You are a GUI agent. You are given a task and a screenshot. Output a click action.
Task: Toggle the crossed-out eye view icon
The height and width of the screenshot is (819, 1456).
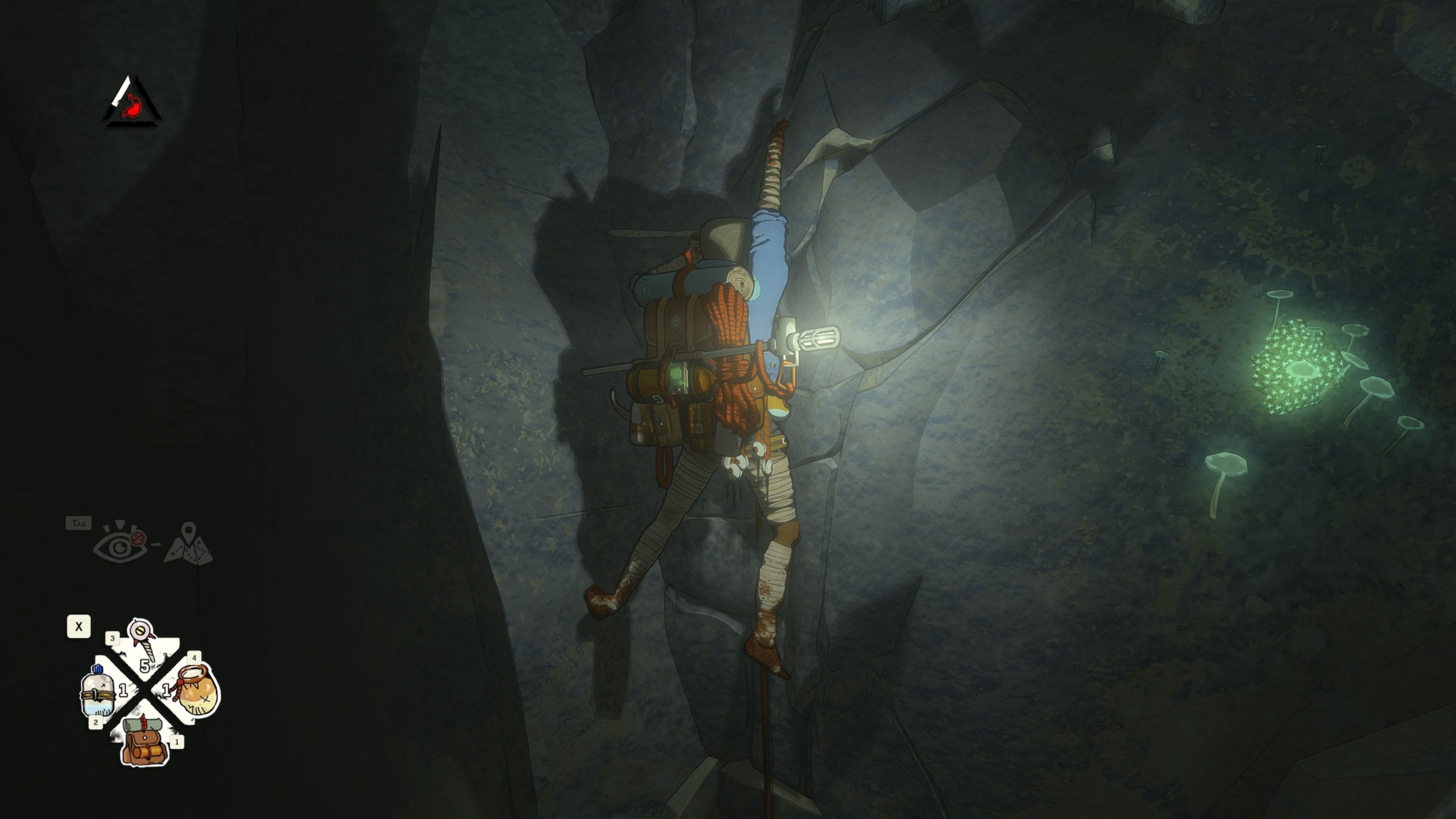[120, 544]
